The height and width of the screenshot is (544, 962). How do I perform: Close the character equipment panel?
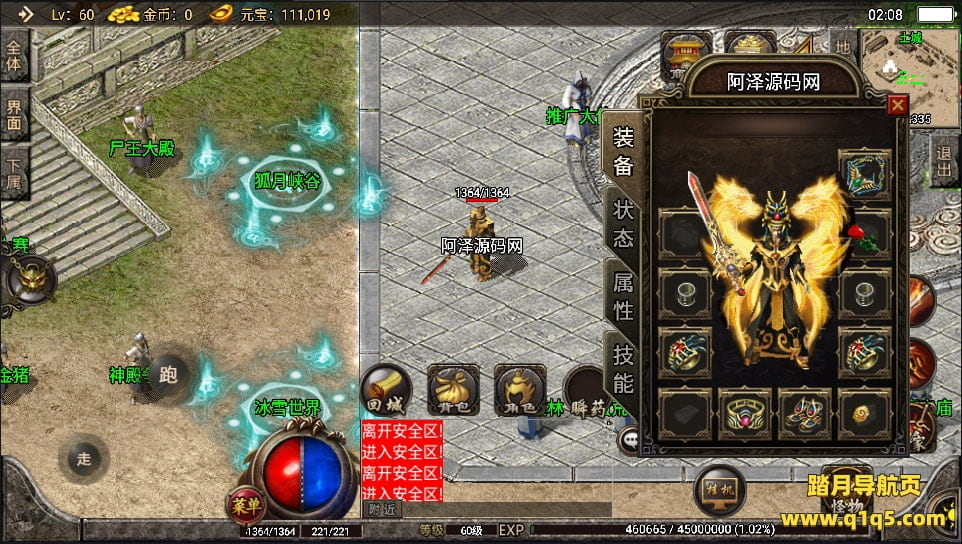(897, 104)
